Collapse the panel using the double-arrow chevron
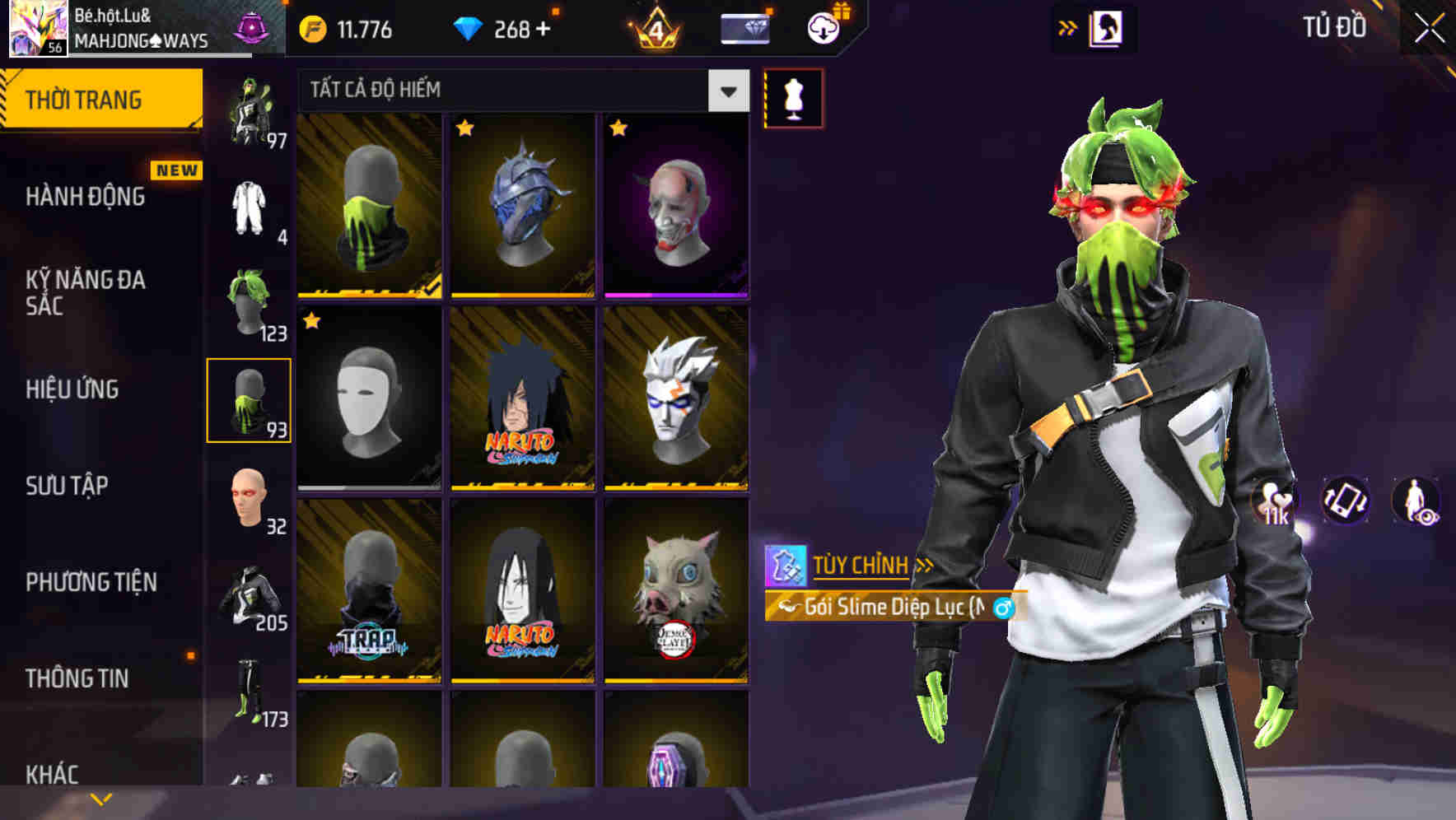Screen dimensions: 1456x820 [1066, 27]
